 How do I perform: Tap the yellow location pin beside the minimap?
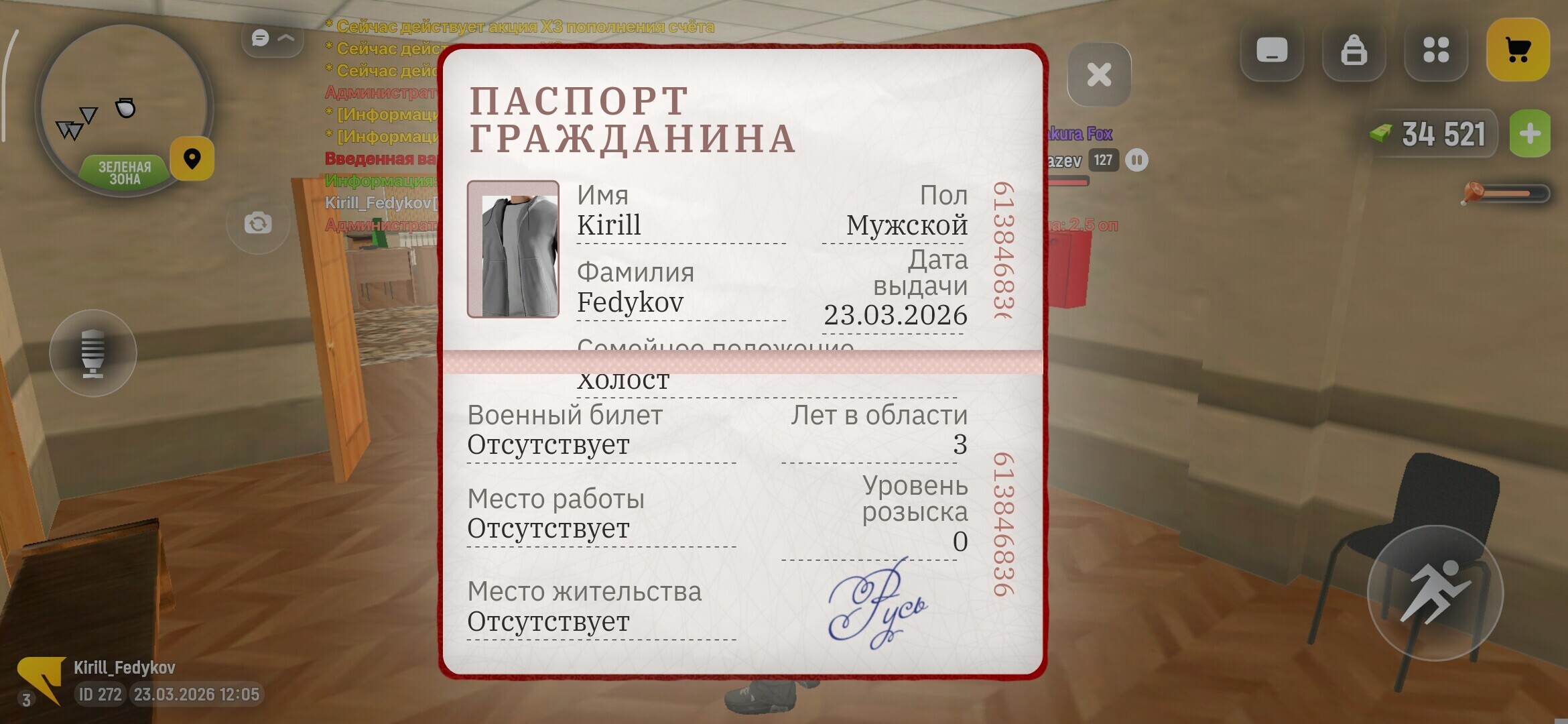click(x=192, y=159)
